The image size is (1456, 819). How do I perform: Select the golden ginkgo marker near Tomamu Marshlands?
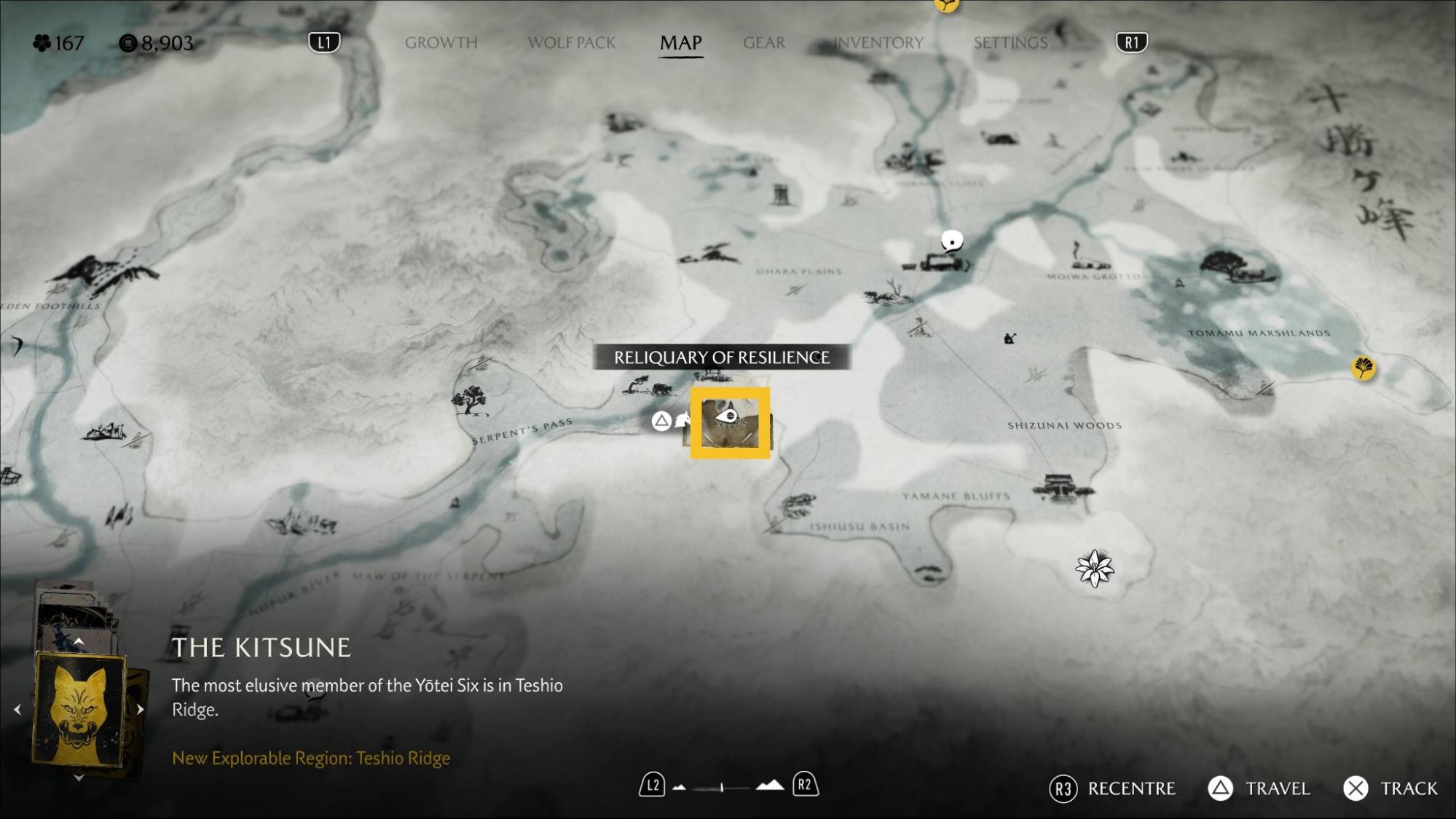tap(1363, 368)
